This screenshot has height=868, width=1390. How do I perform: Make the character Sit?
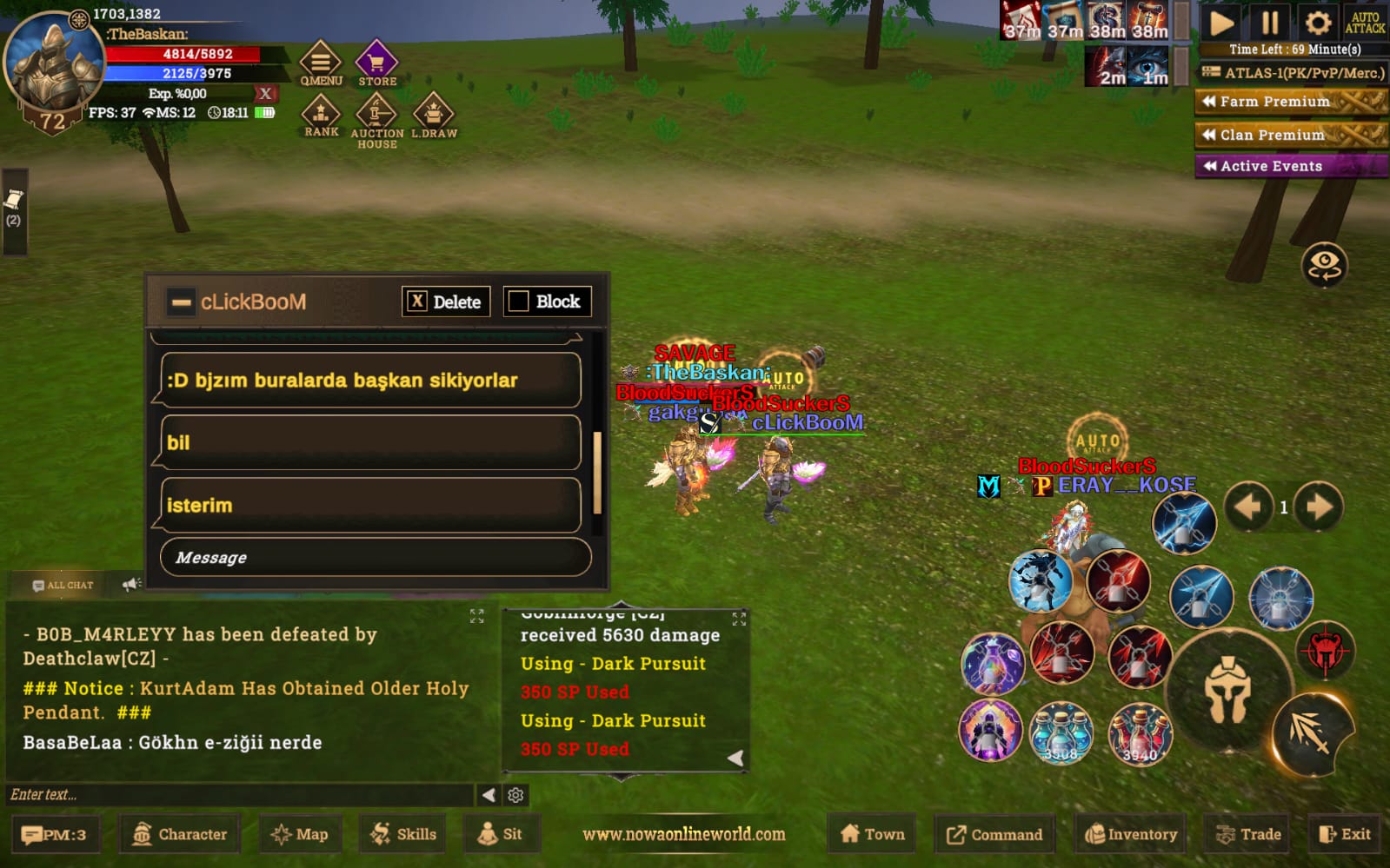500,834
